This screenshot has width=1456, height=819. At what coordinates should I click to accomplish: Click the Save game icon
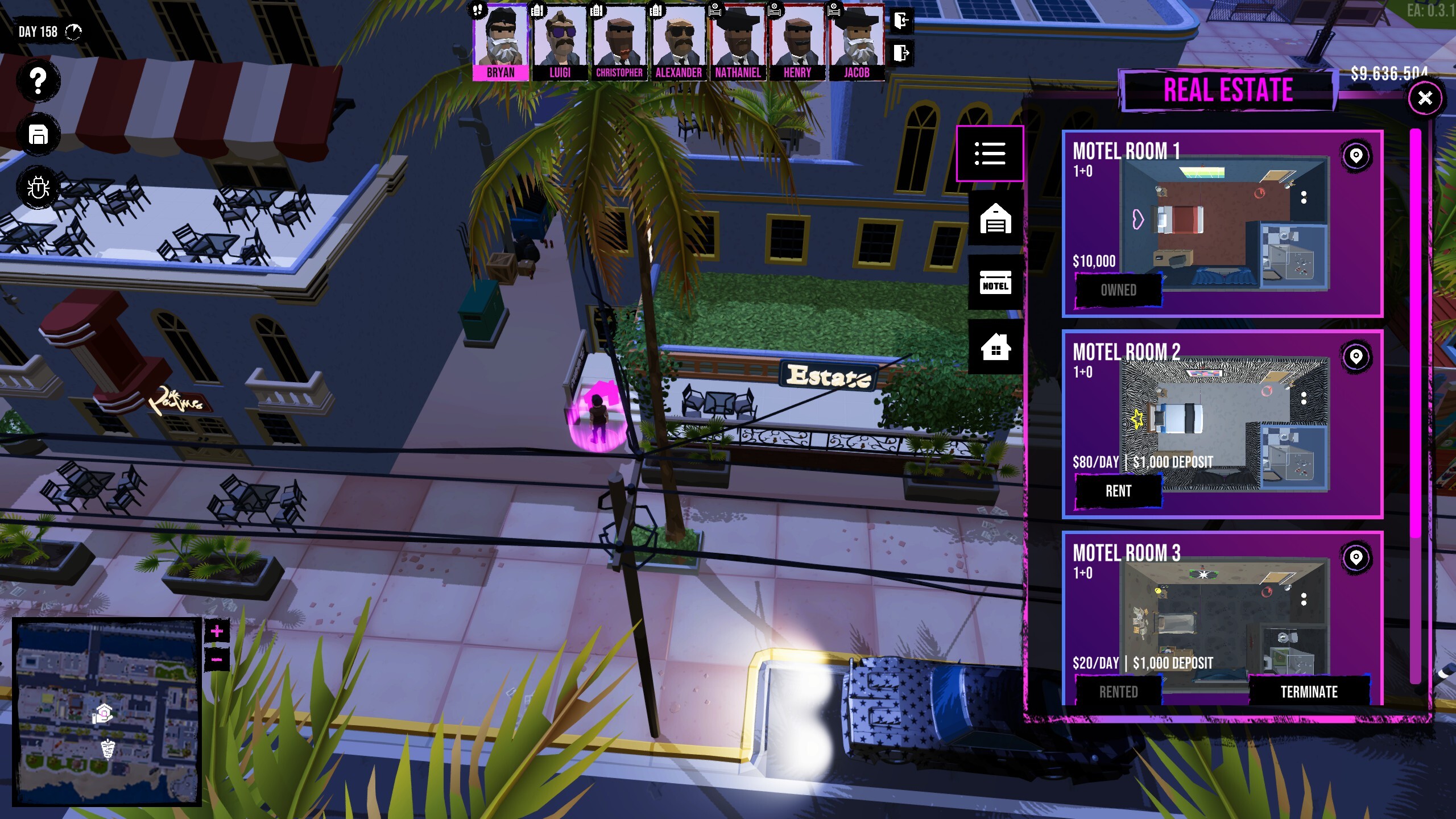click(38, 134)
